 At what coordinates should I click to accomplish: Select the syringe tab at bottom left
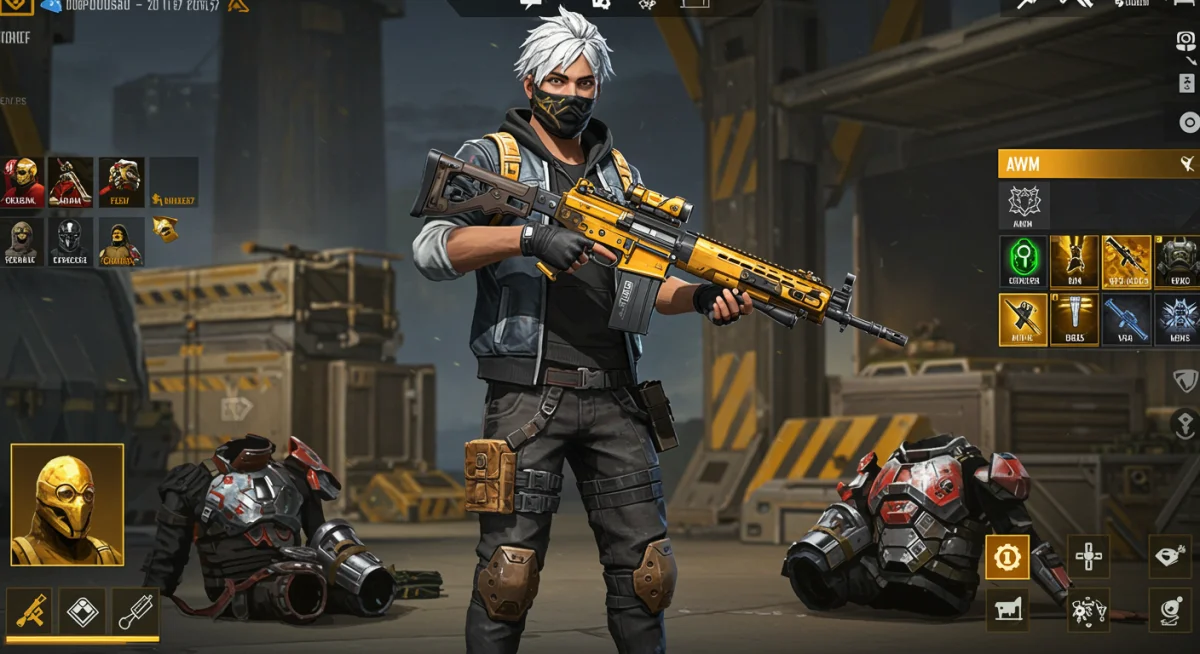(x=135, y=610)
